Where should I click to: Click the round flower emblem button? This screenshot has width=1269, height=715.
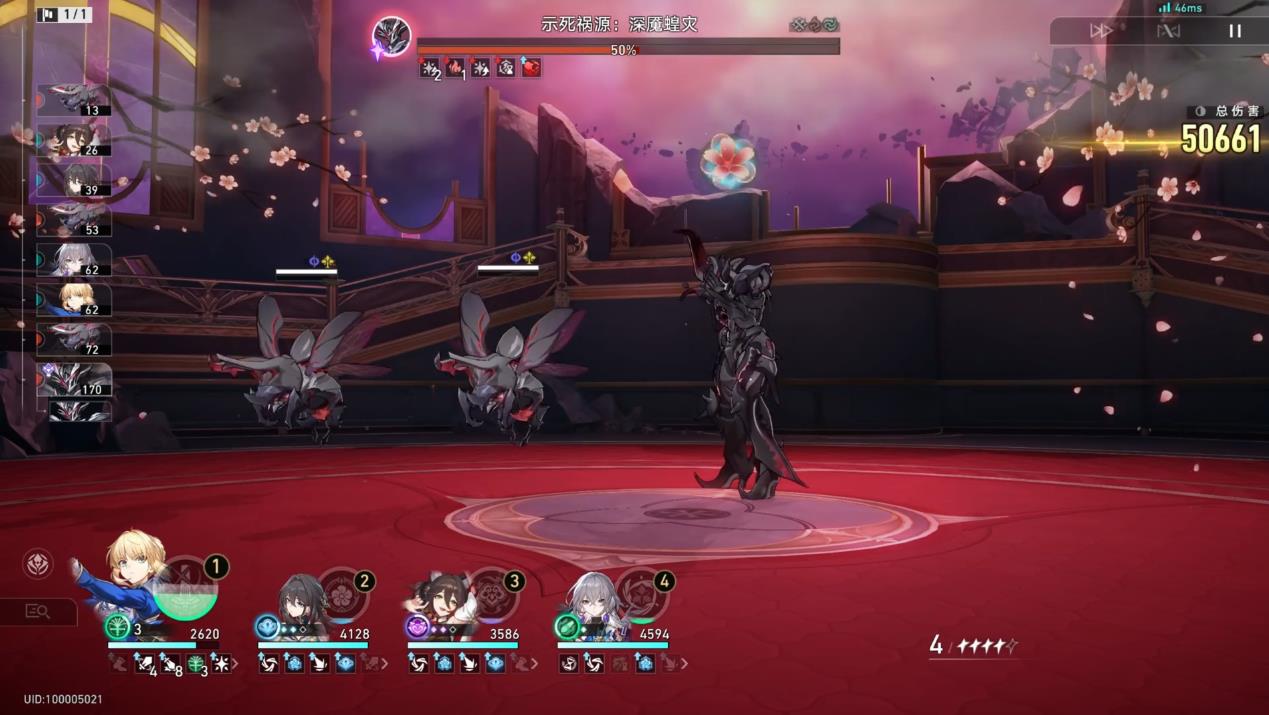(x=38, y=564)
